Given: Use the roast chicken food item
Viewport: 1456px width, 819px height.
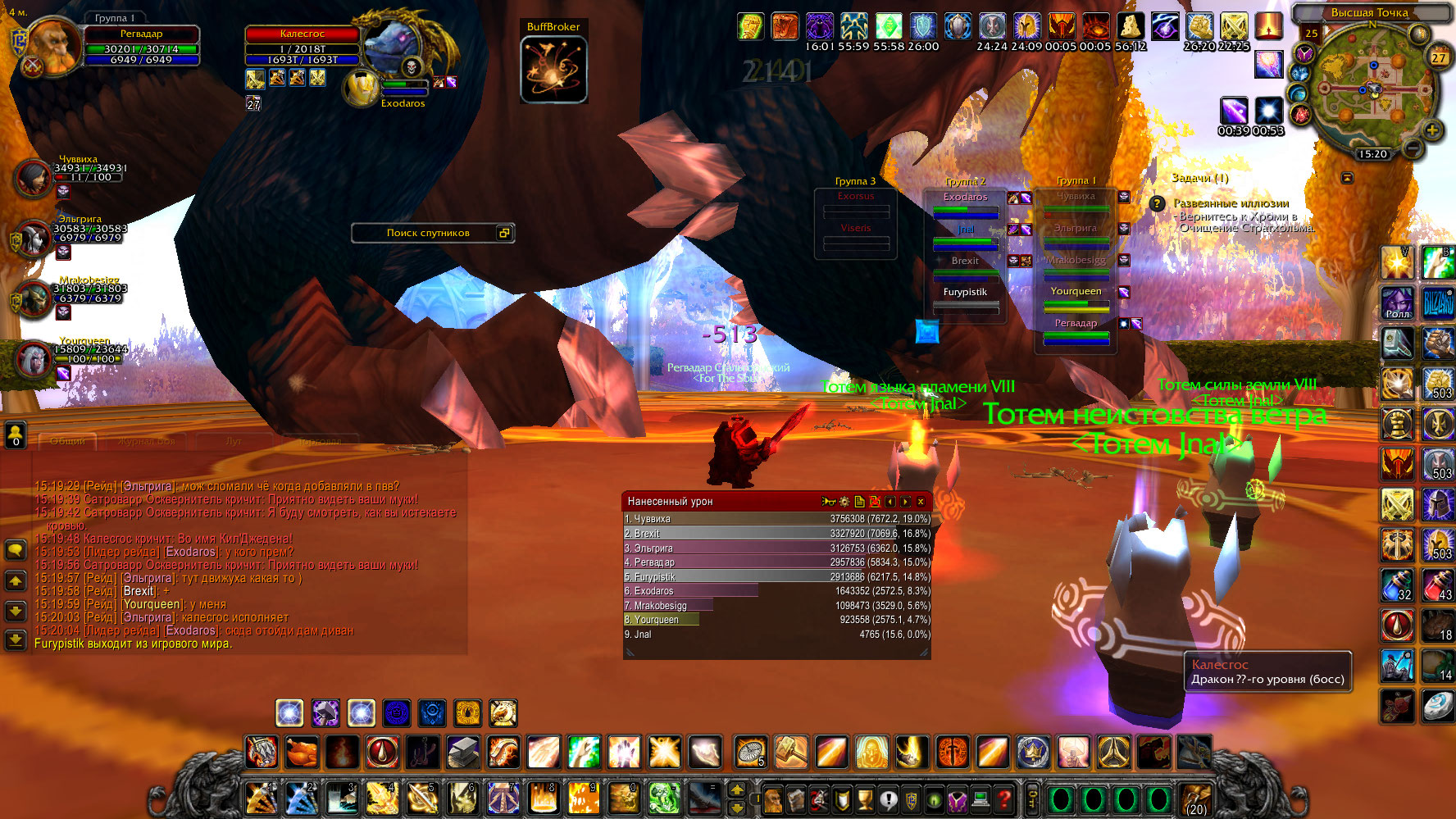Looking at the screenshot, I should pos(302,752).
